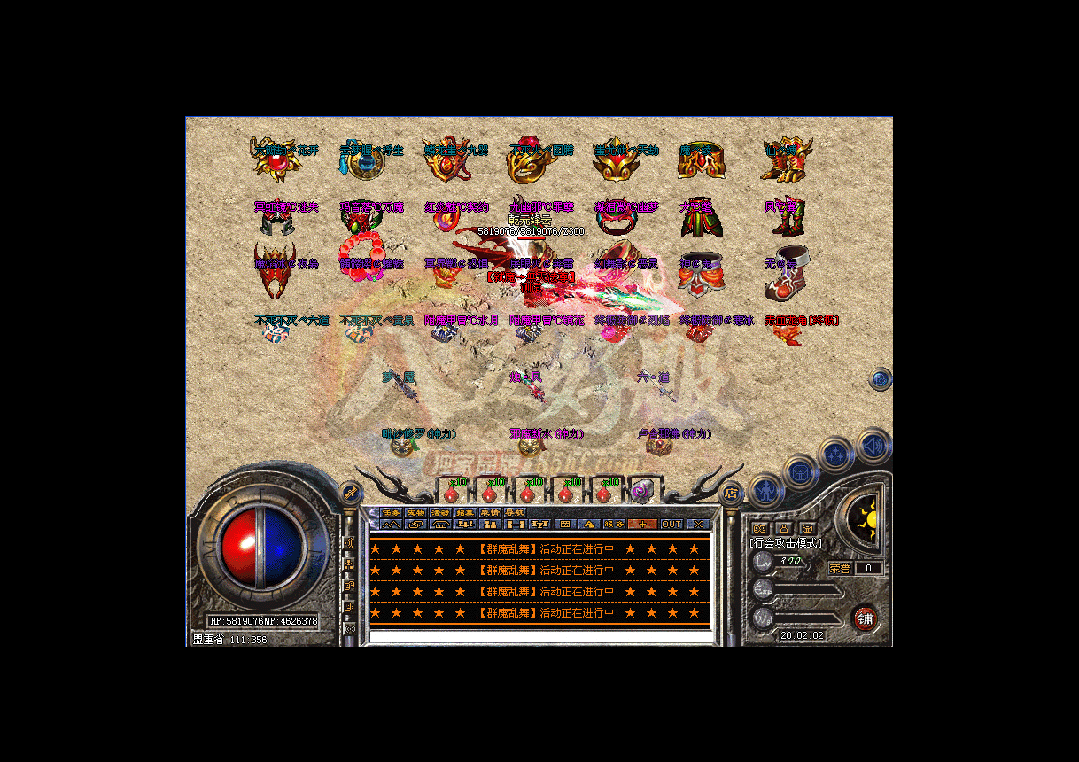Open the bag round button
Screen dimensions: 1079x762
coord(801,472)
